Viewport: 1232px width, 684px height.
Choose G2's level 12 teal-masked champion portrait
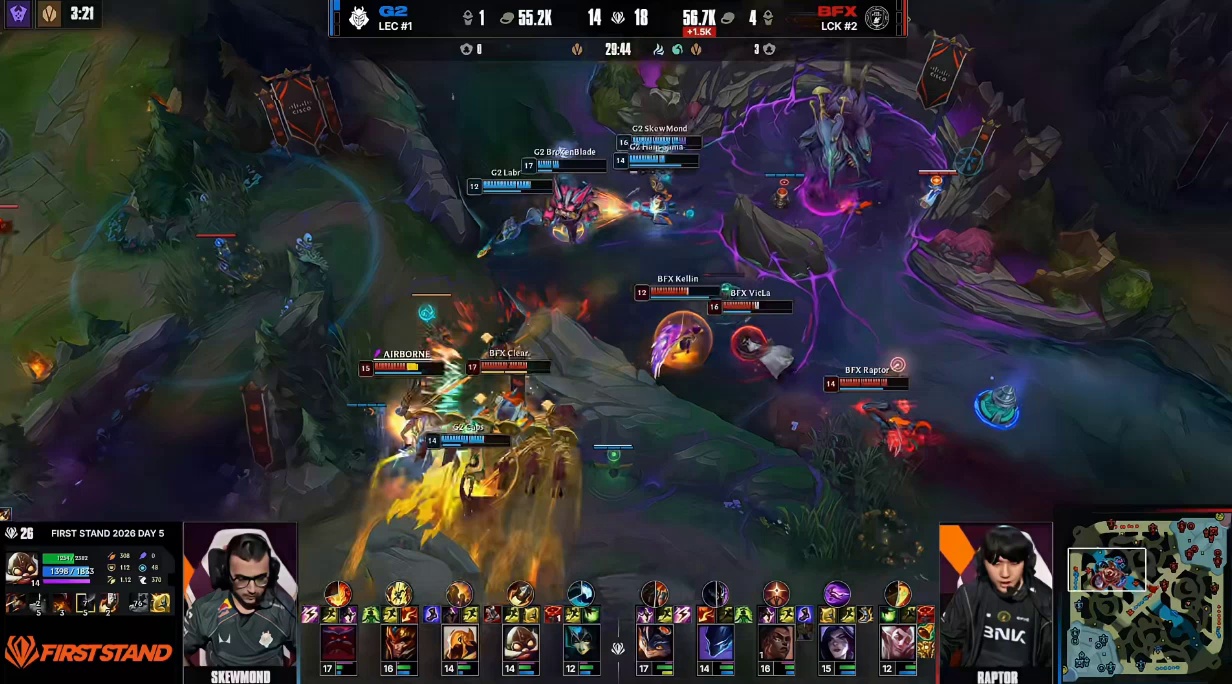click(x=581, y=643)
